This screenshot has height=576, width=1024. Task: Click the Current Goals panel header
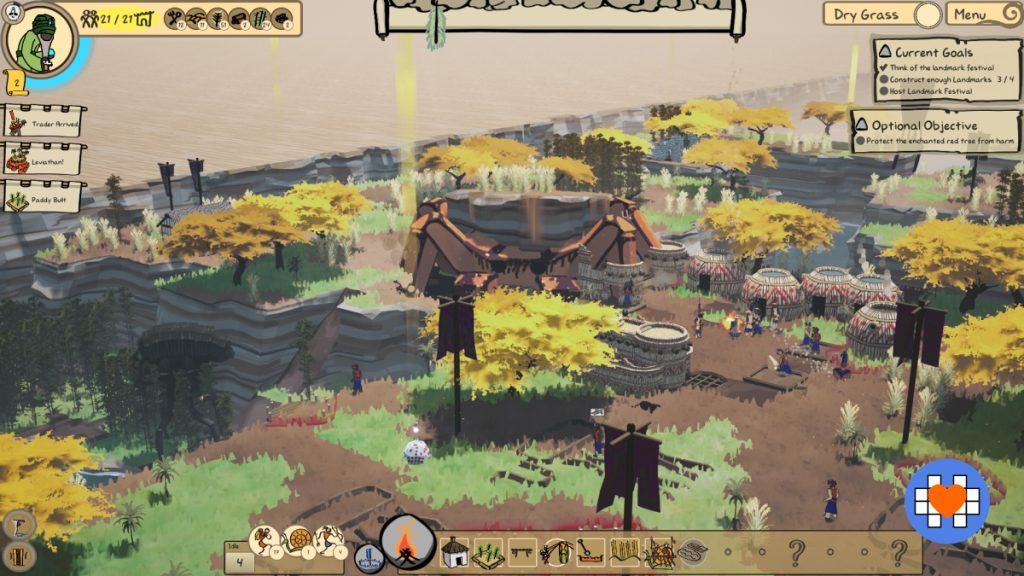(x=933, y=52)
